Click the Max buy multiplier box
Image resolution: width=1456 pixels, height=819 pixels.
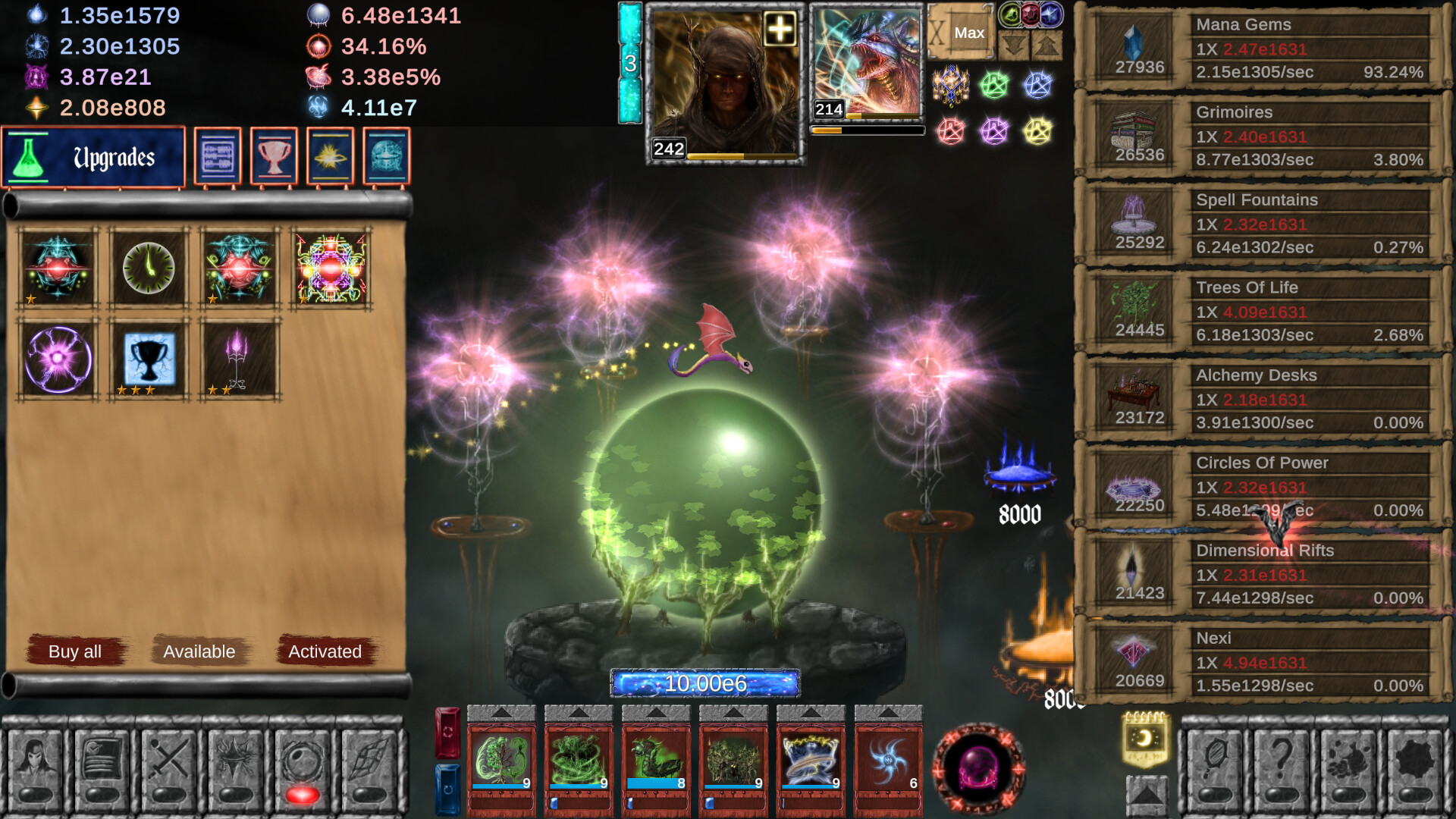[970, 33]
